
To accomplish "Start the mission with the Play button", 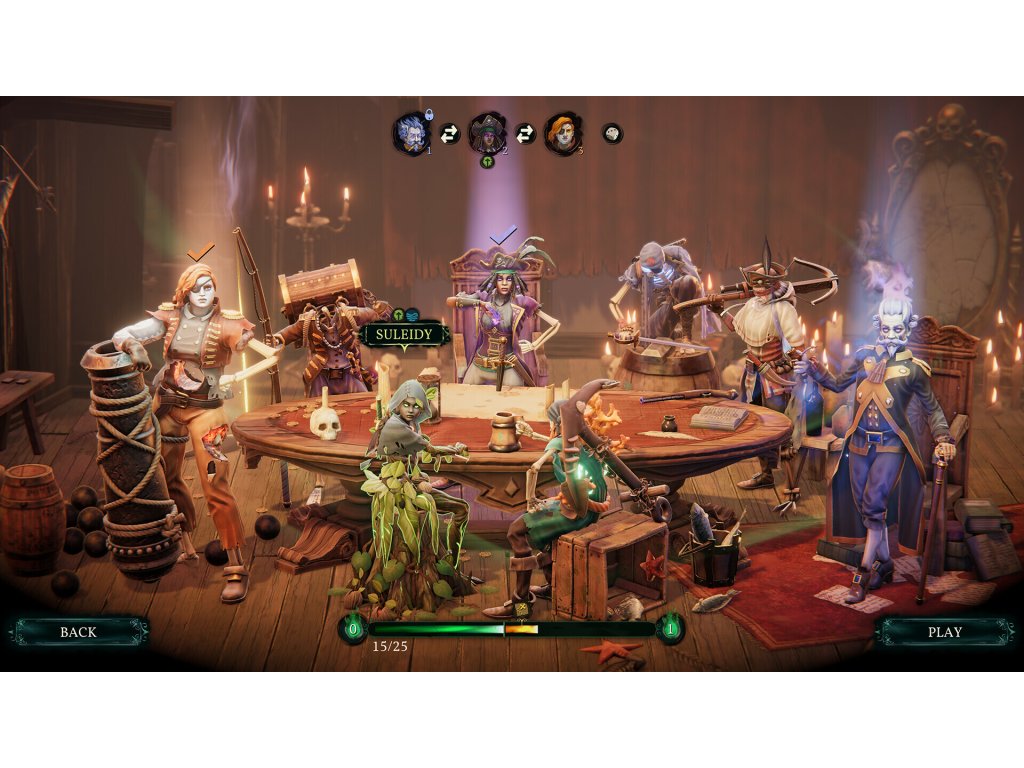I will click(x=944, y=631).
